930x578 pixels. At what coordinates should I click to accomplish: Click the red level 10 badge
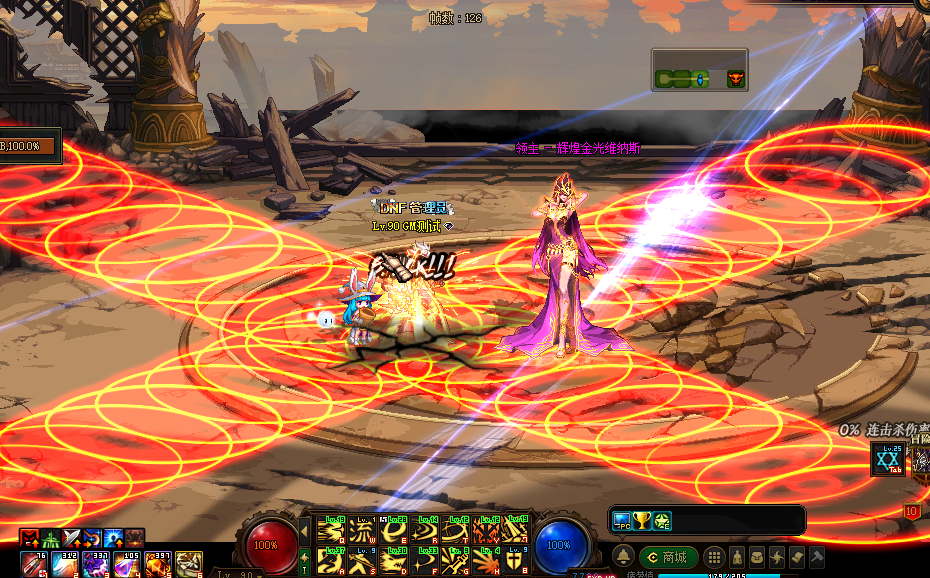pyautogui.click(x=912, y=511)
